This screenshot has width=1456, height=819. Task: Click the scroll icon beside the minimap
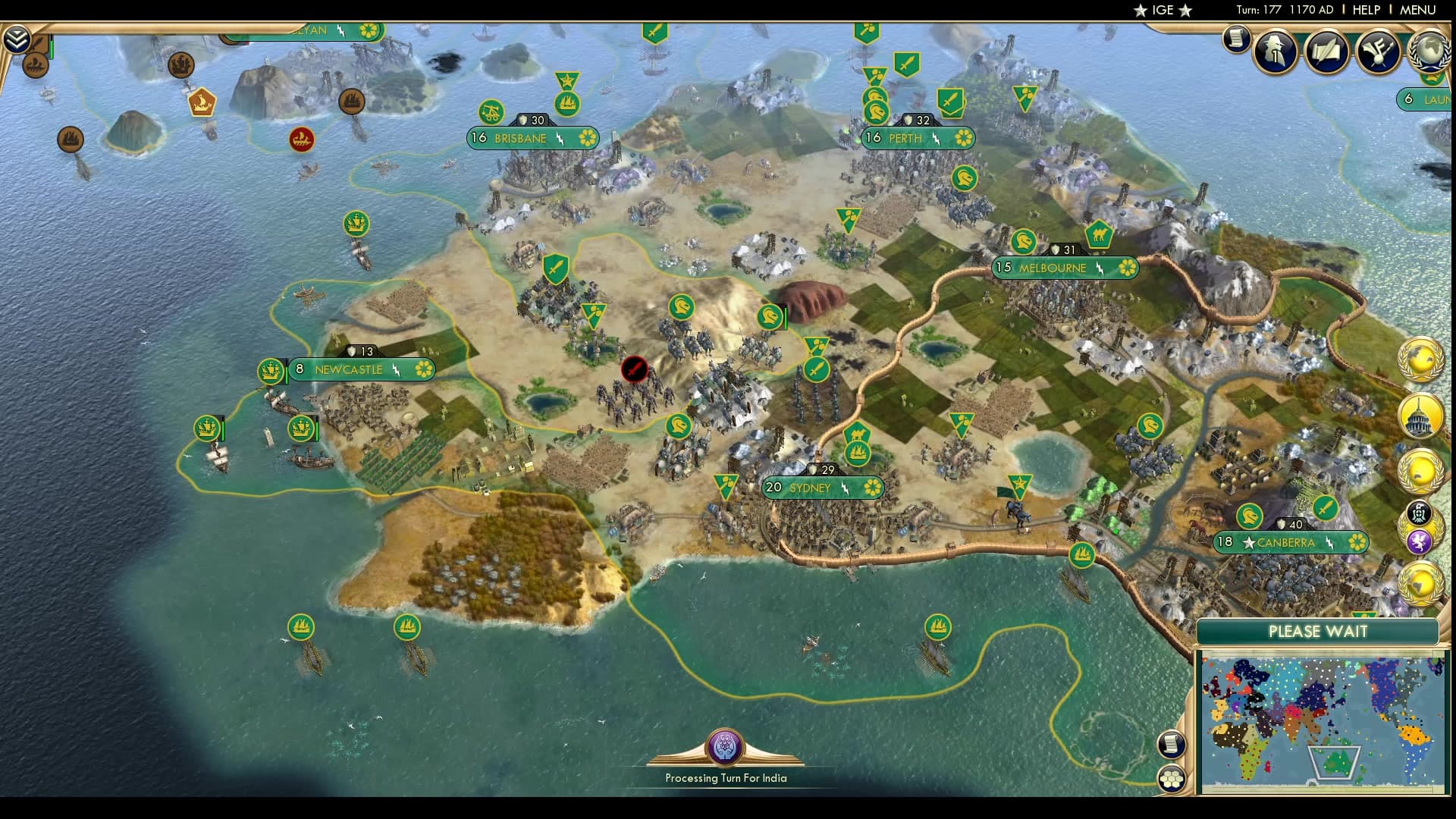coord(1172,745)
